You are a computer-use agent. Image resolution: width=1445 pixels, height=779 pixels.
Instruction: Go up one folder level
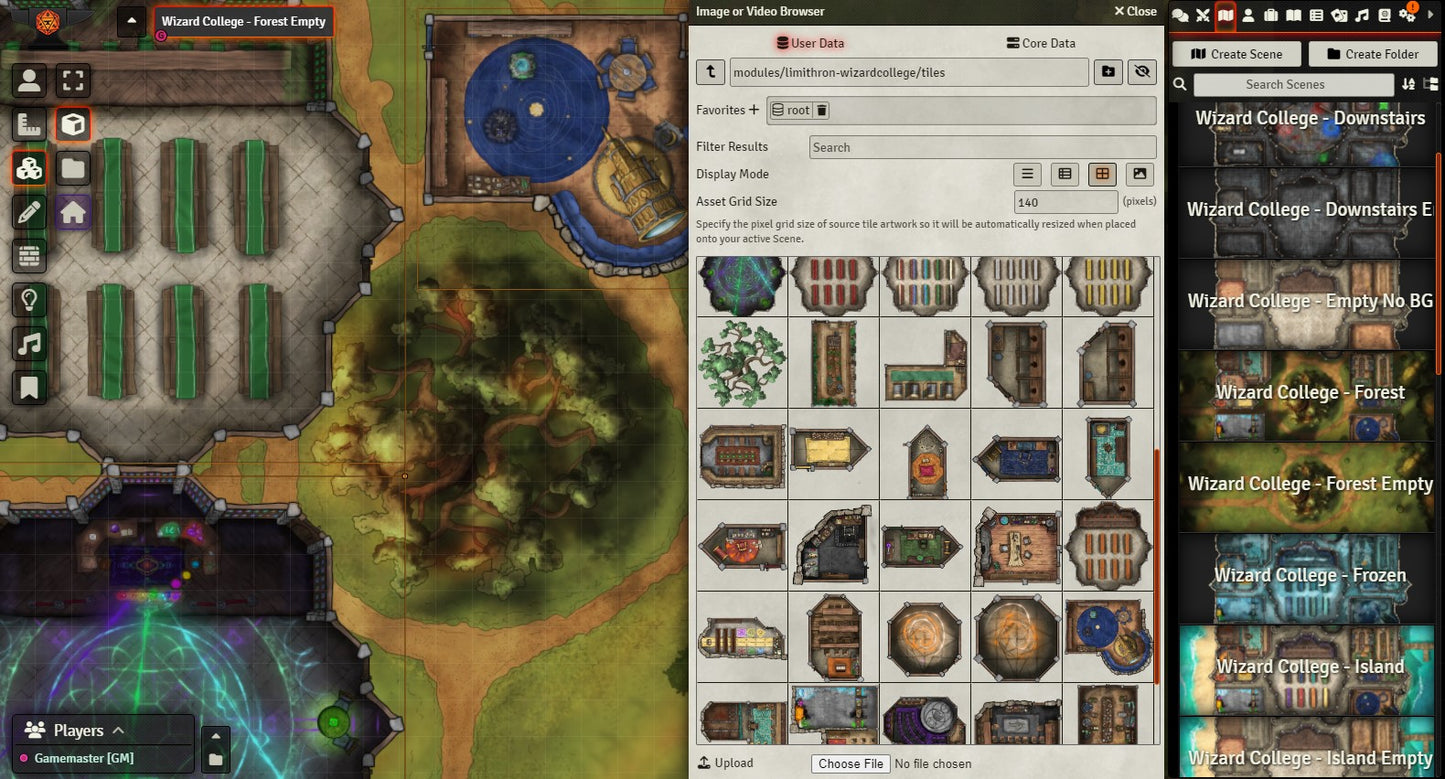coord(710,72)
